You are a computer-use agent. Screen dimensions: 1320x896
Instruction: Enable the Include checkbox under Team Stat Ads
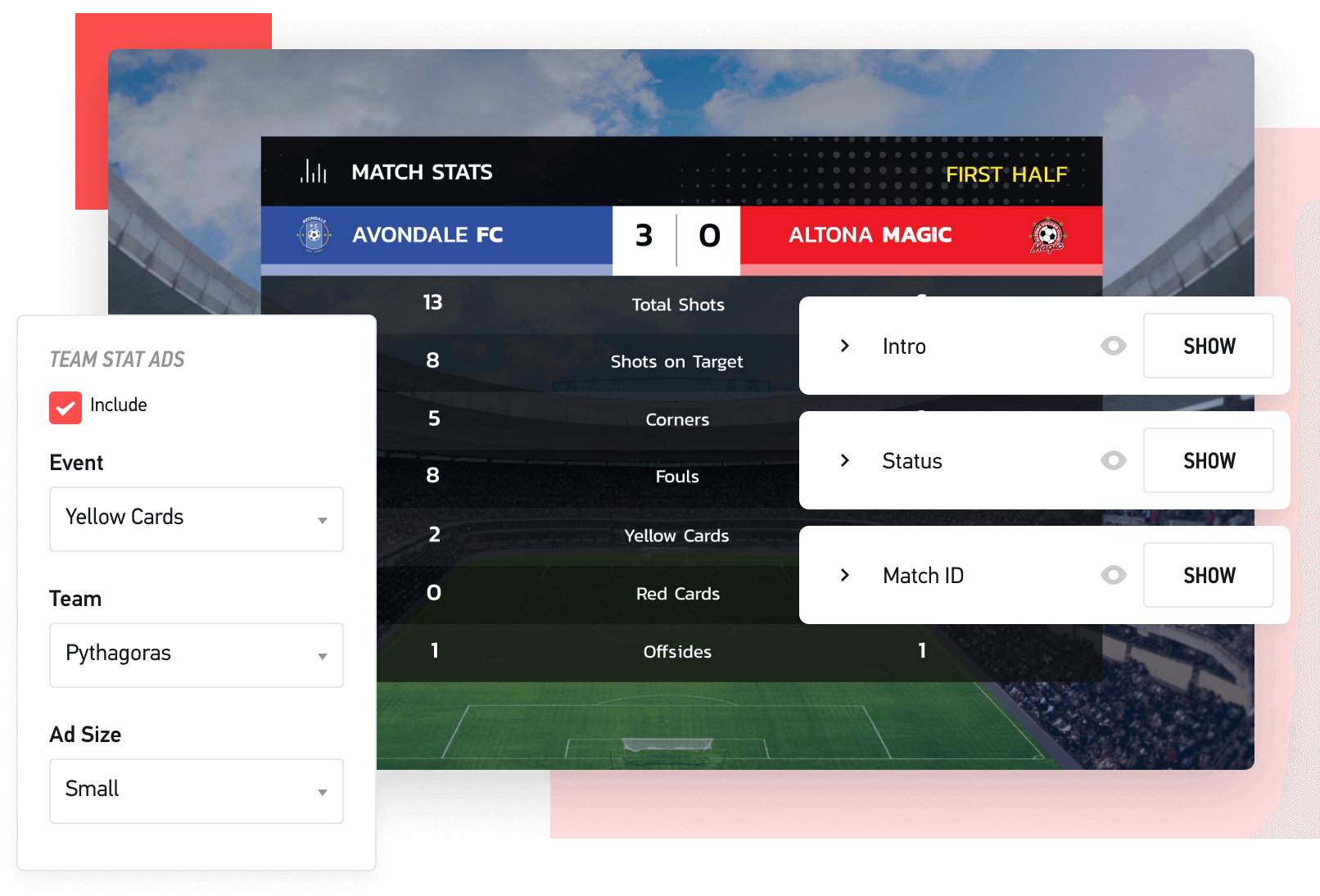(66, 407)
